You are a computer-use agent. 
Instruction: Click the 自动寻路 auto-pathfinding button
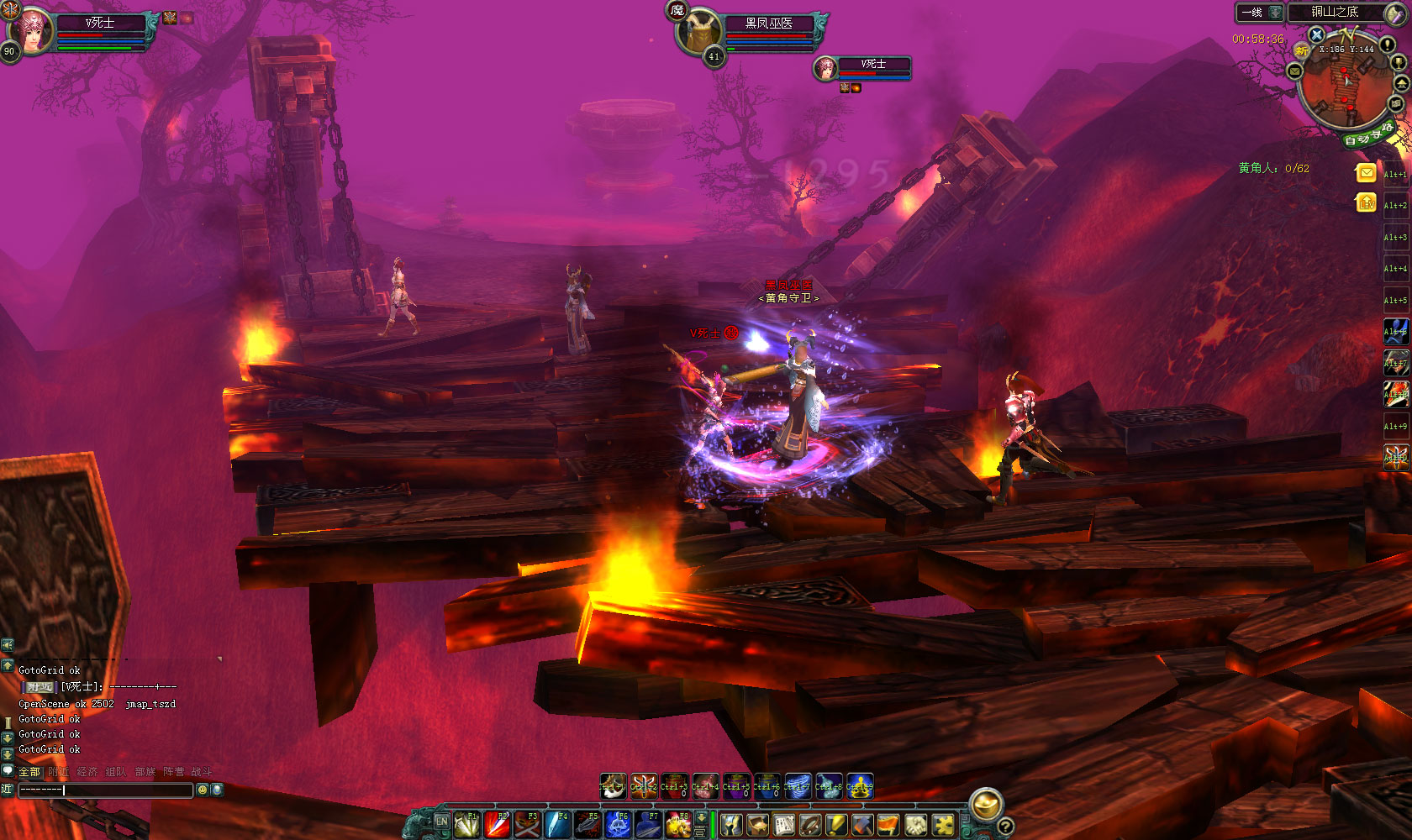pos(1367,134)
